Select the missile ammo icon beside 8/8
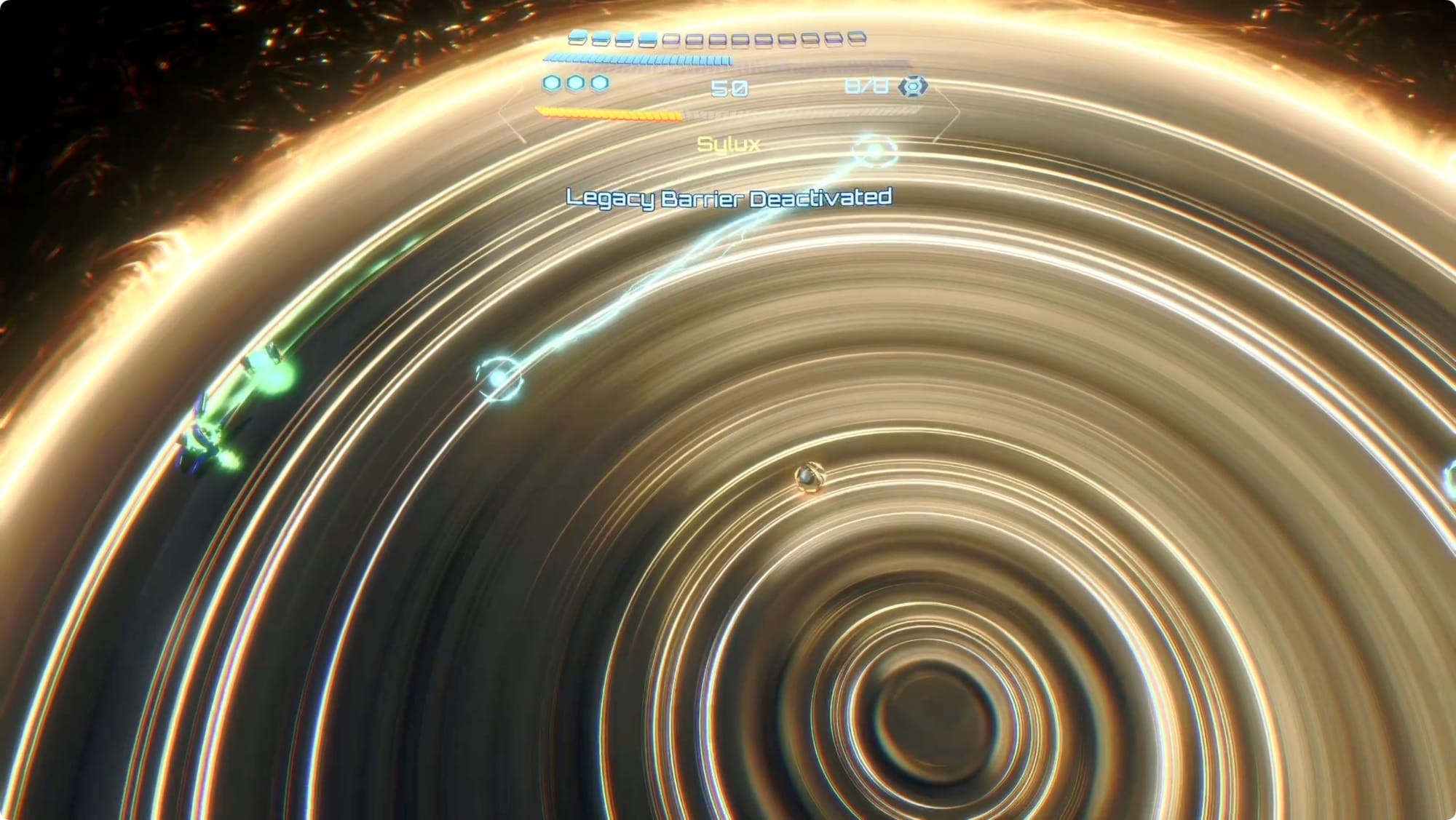The image size is (1456, 820). click(x=913, y=87)
